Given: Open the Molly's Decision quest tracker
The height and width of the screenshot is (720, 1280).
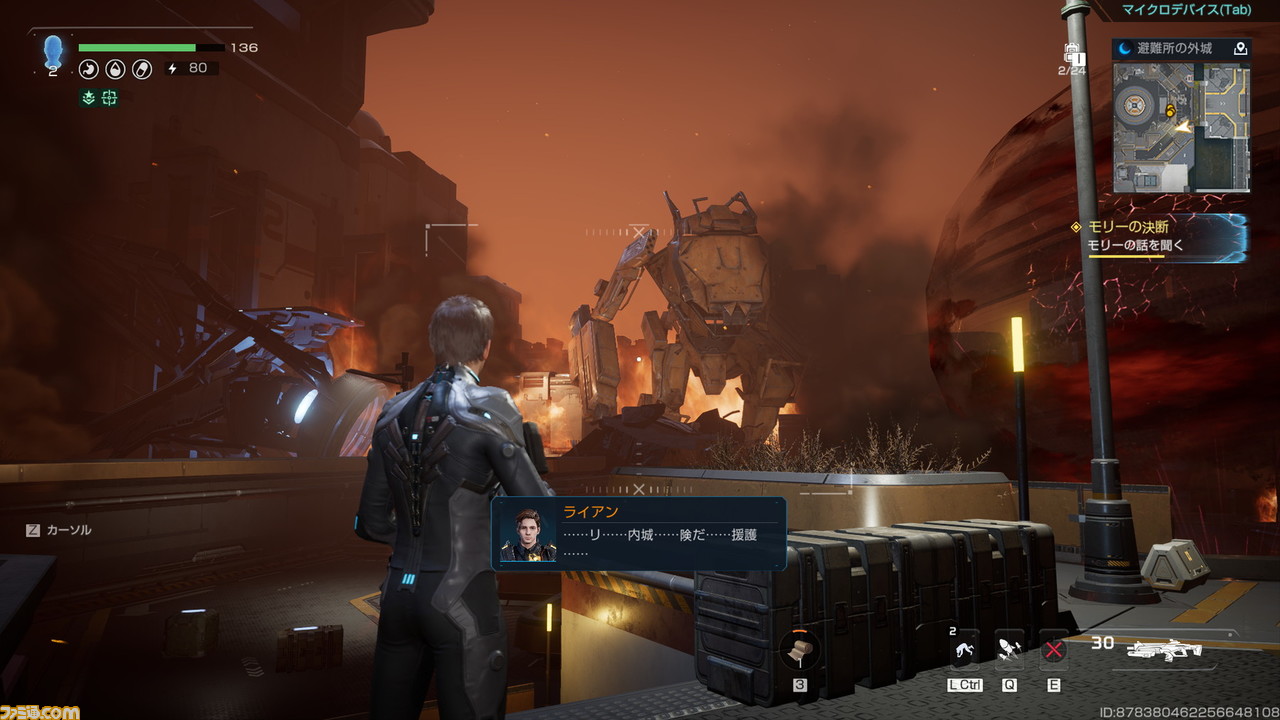Looking at the screenshot, I should coord(1160,237).
